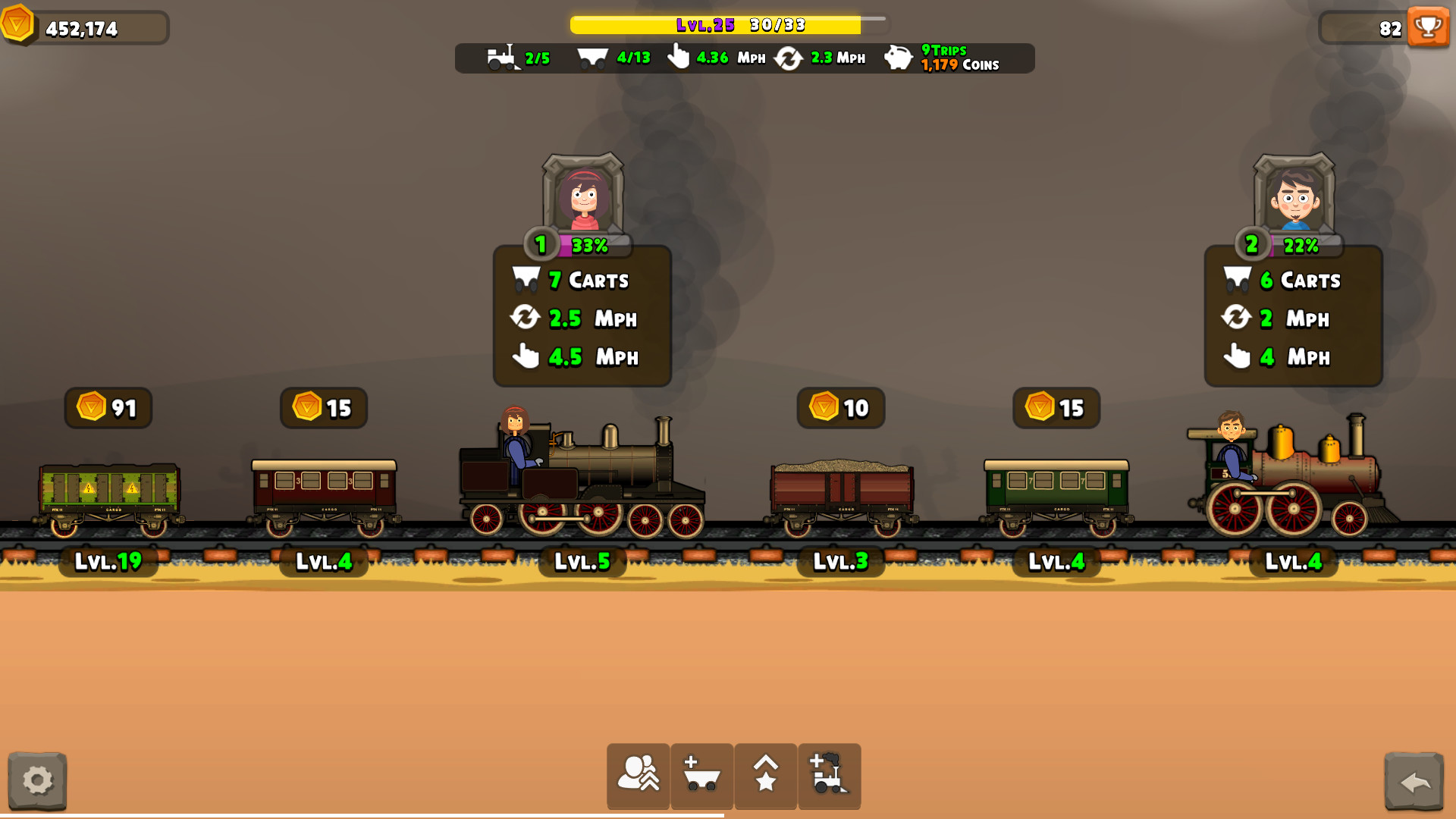Screen dimensions: 1456x819
Task: Click the add new train icon
Action: pyautogui.click(x=829, y=776)
